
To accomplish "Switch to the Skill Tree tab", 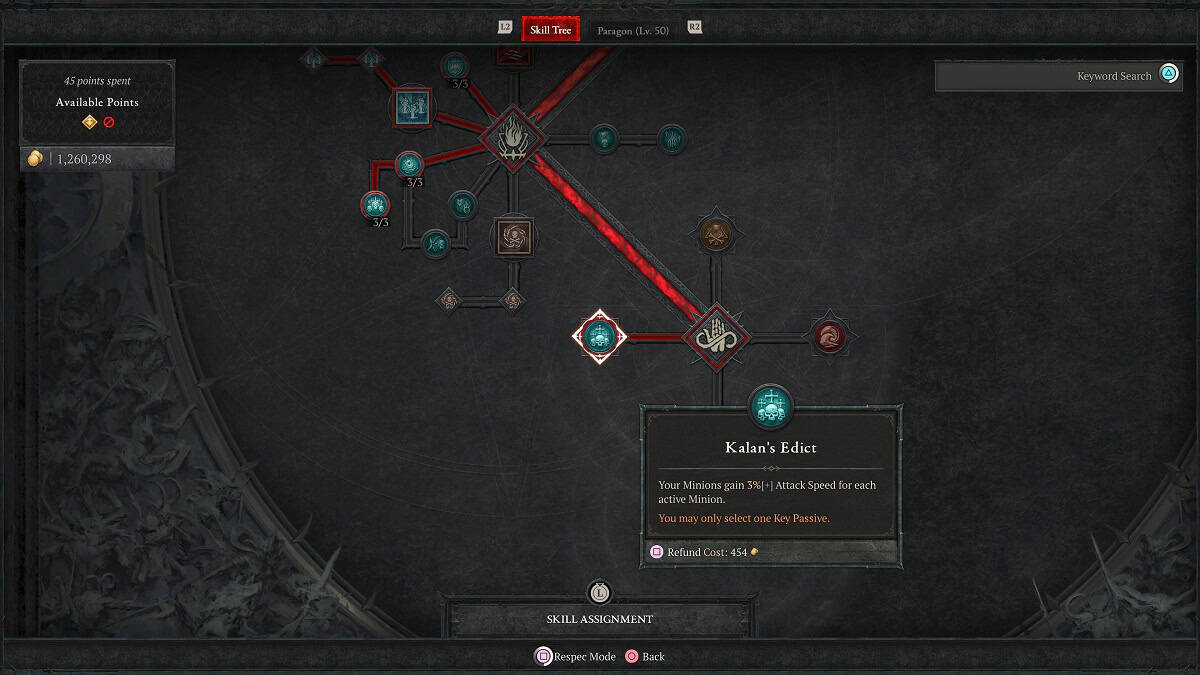I will 550,29.
